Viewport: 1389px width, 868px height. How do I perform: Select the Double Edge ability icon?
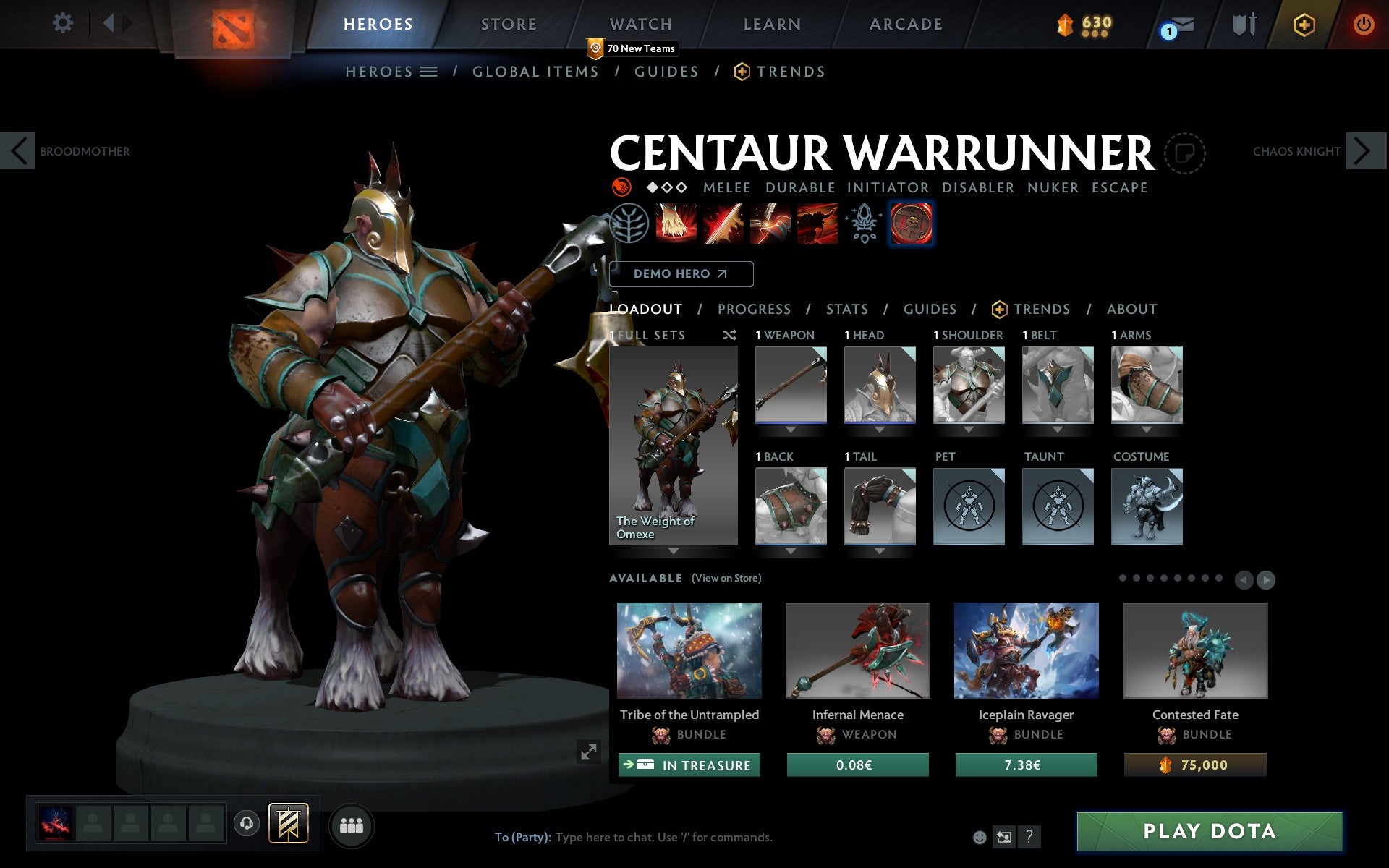click(x=722, y=224)
